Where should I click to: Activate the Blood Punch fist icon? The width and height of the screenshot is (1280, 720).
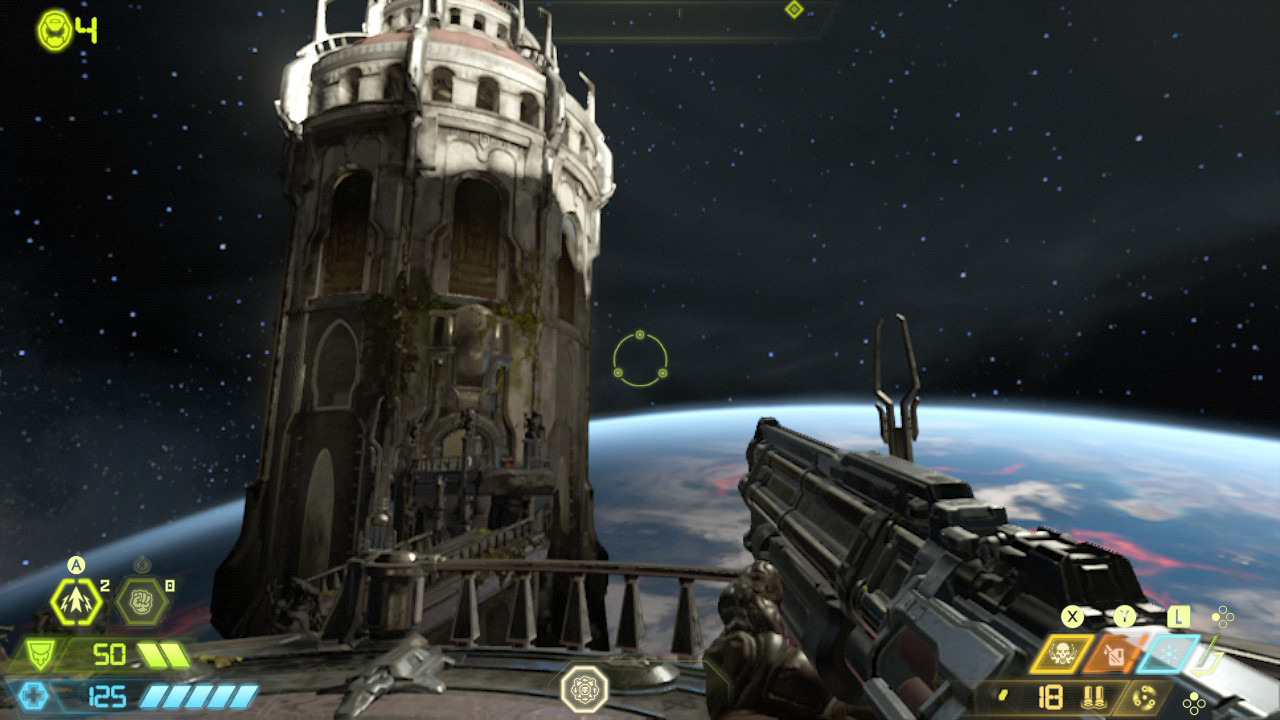pos(141,601)
